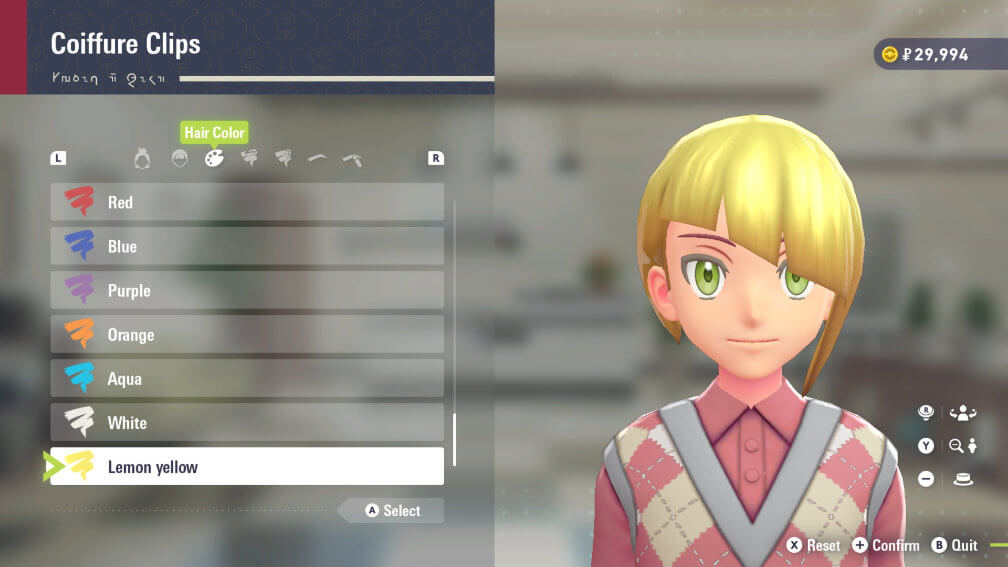Pick the White hair color
1008x567 pixels.
(x=247, y=422)
